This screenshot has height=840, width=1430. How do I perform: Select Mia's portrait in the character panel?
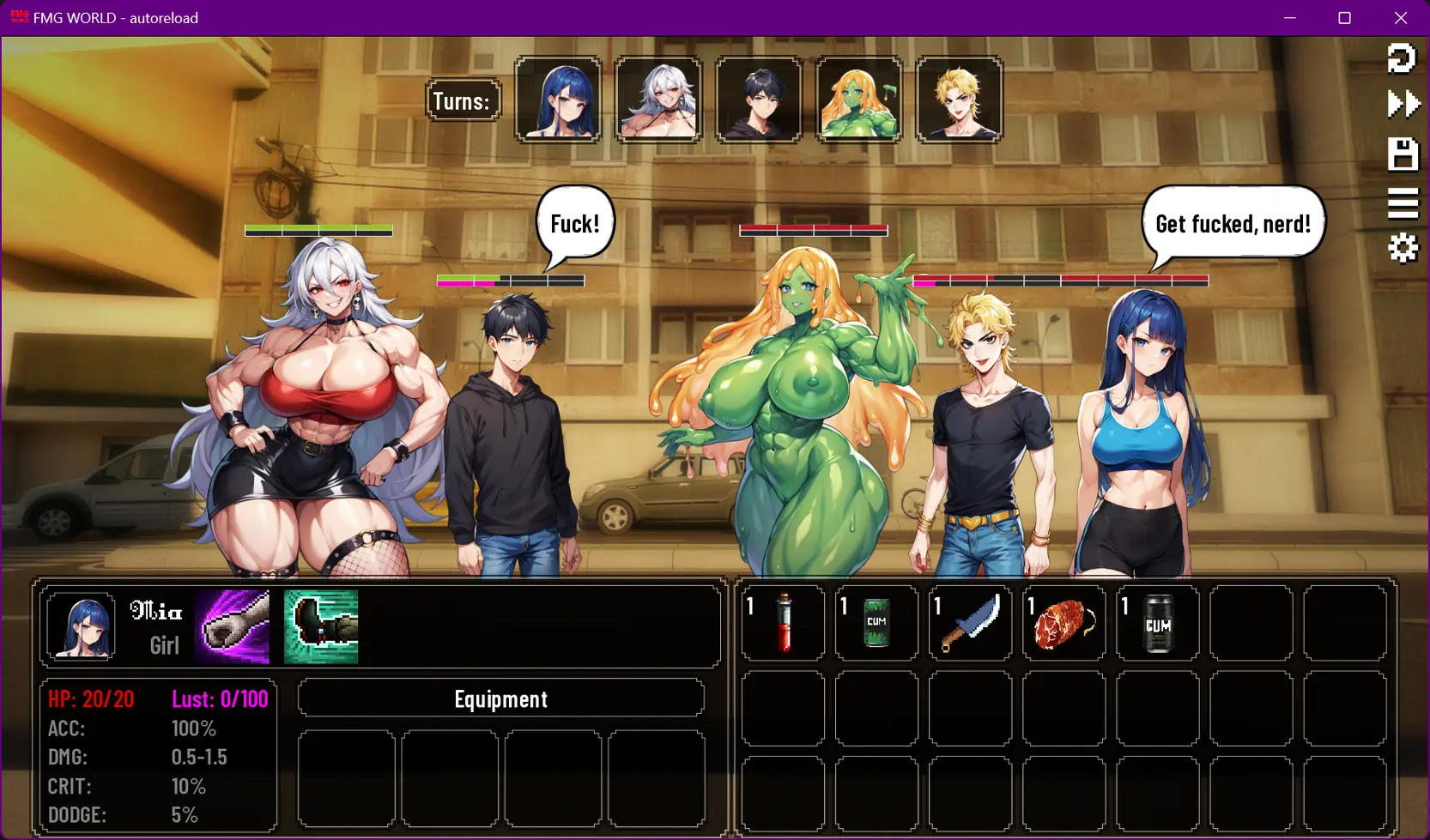click(x=82, y=626)
